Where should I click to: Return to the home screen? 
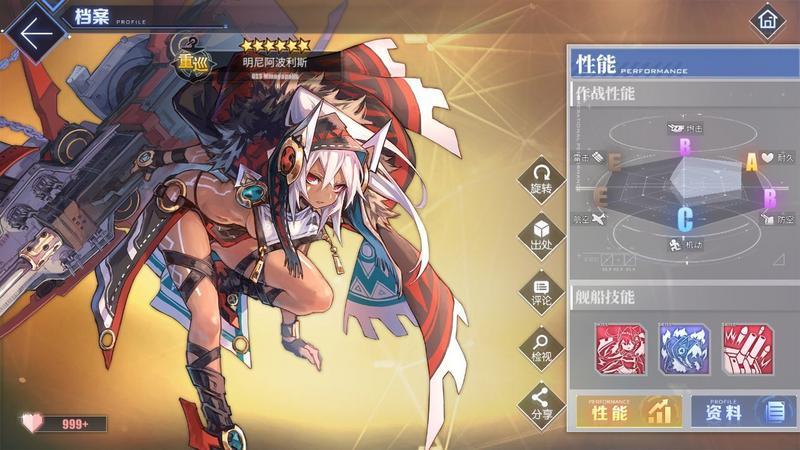click(x=768, y=20)
